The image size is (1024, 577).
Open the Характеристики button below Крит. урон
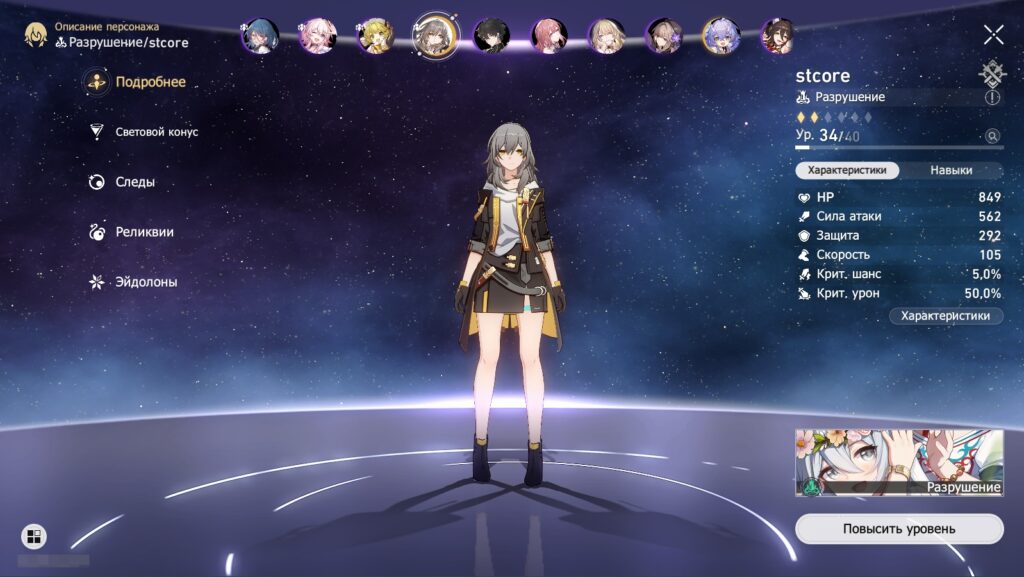(945, 316)
